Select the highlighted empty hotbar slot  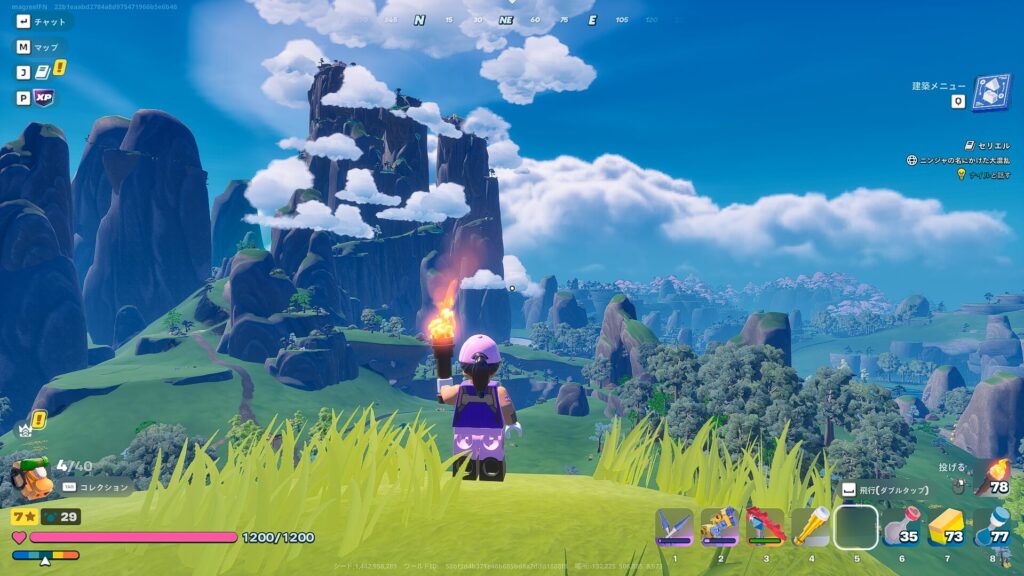click(x=856, y=527)
